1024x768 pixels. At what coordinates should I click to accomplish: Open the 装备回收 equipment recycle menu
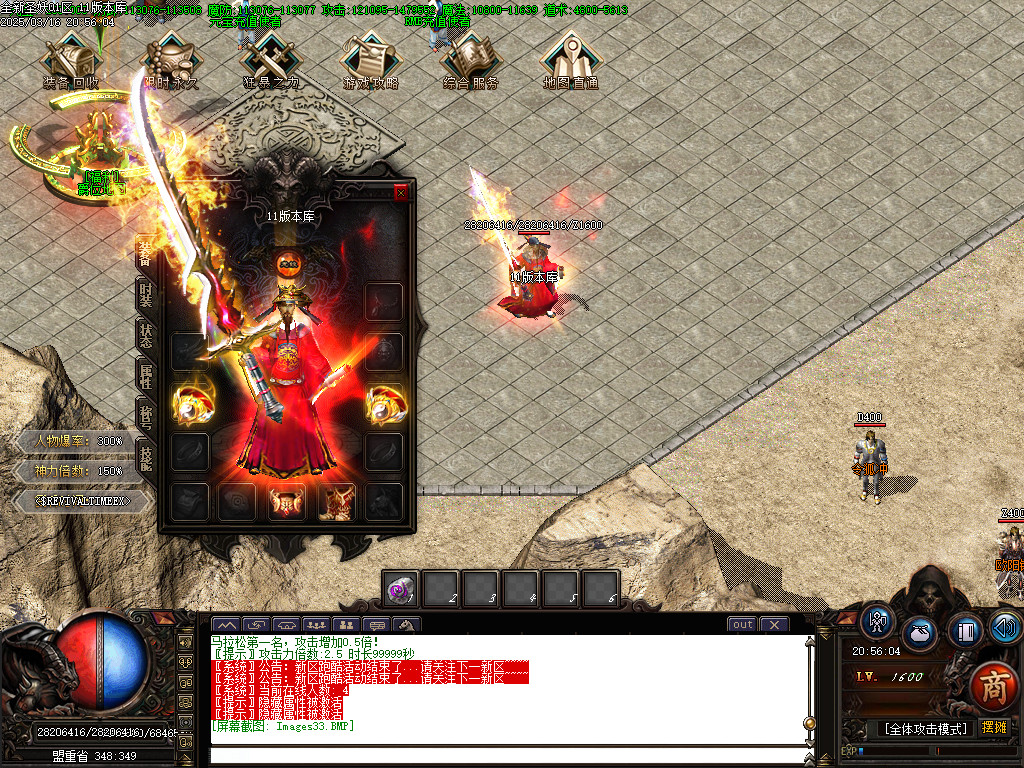tap(71, 62)
